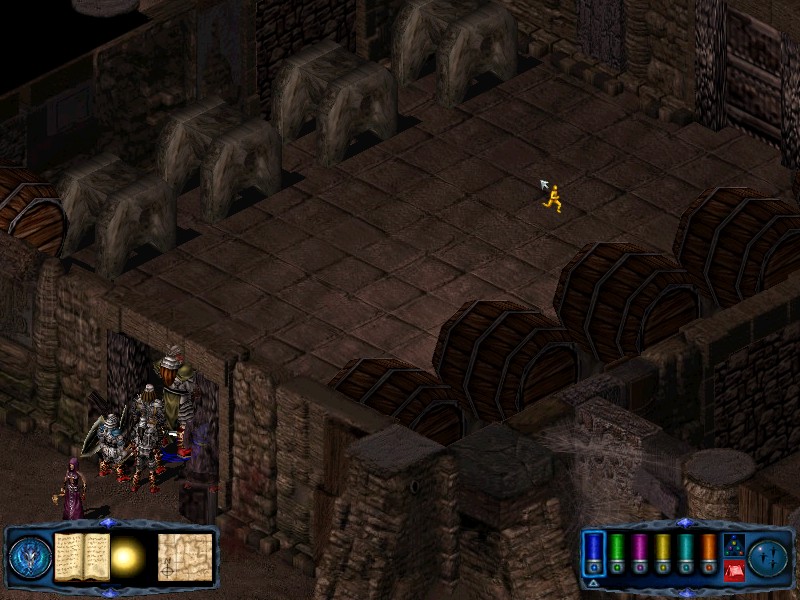This screenshot has height=600, width=800.
Task: Click the small triangle under the blue bar
Action: tap(593, 583)
